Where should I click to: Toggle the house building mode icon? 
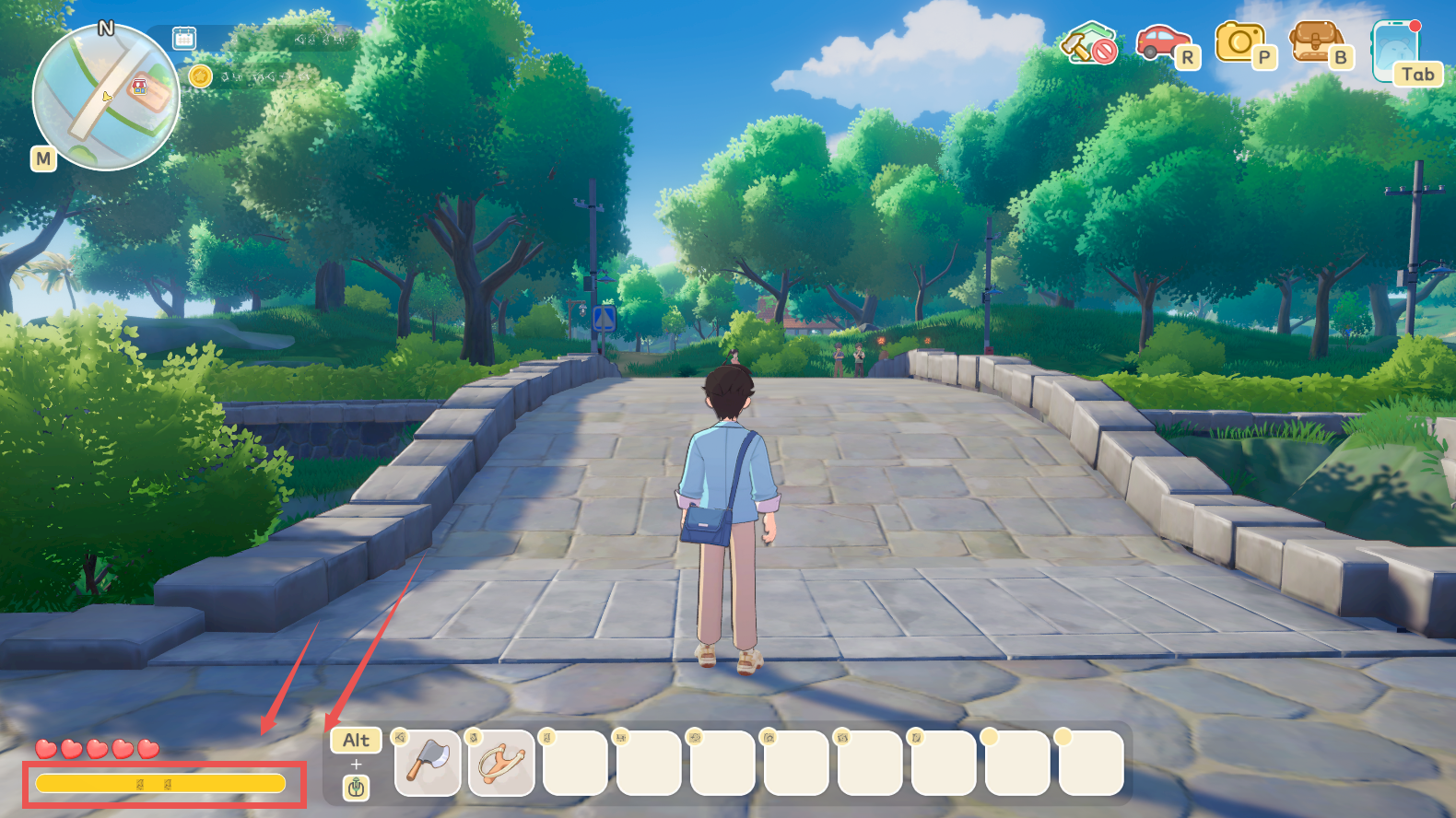click(x=1088, y=43)
